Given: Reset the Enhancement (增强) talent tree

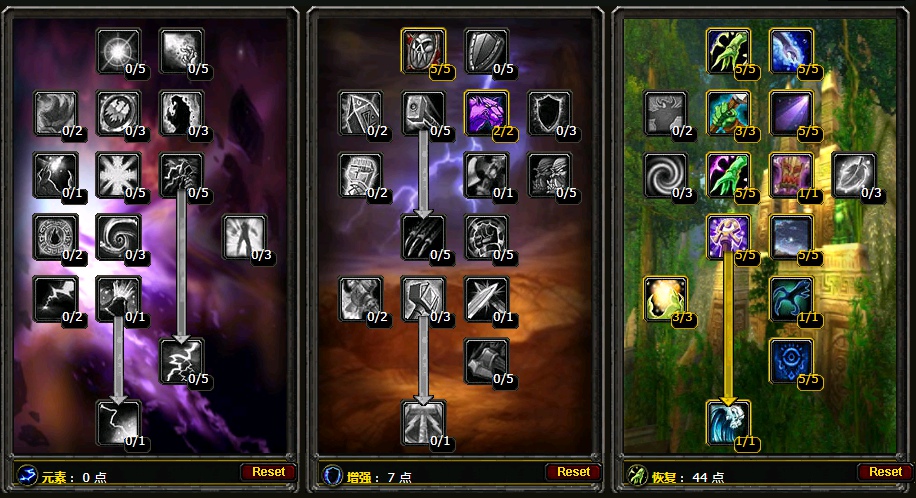Looking at the screenshot, I should click(x=573, y=471).
